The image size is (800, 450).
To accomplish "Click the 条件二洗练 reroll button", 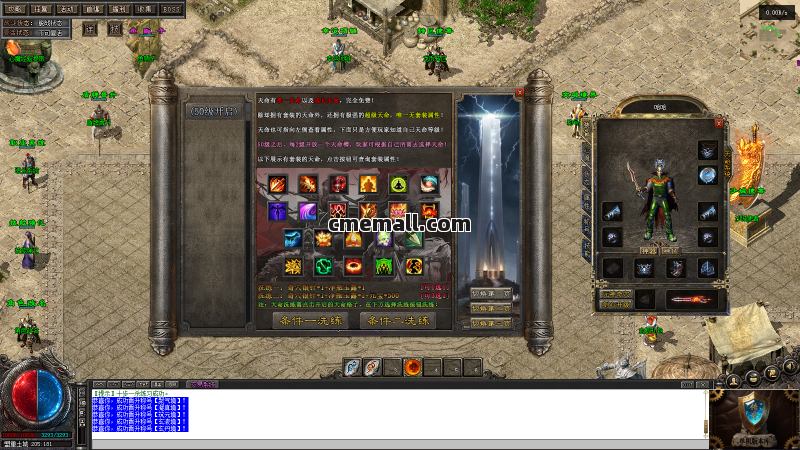I will (396, 321).
